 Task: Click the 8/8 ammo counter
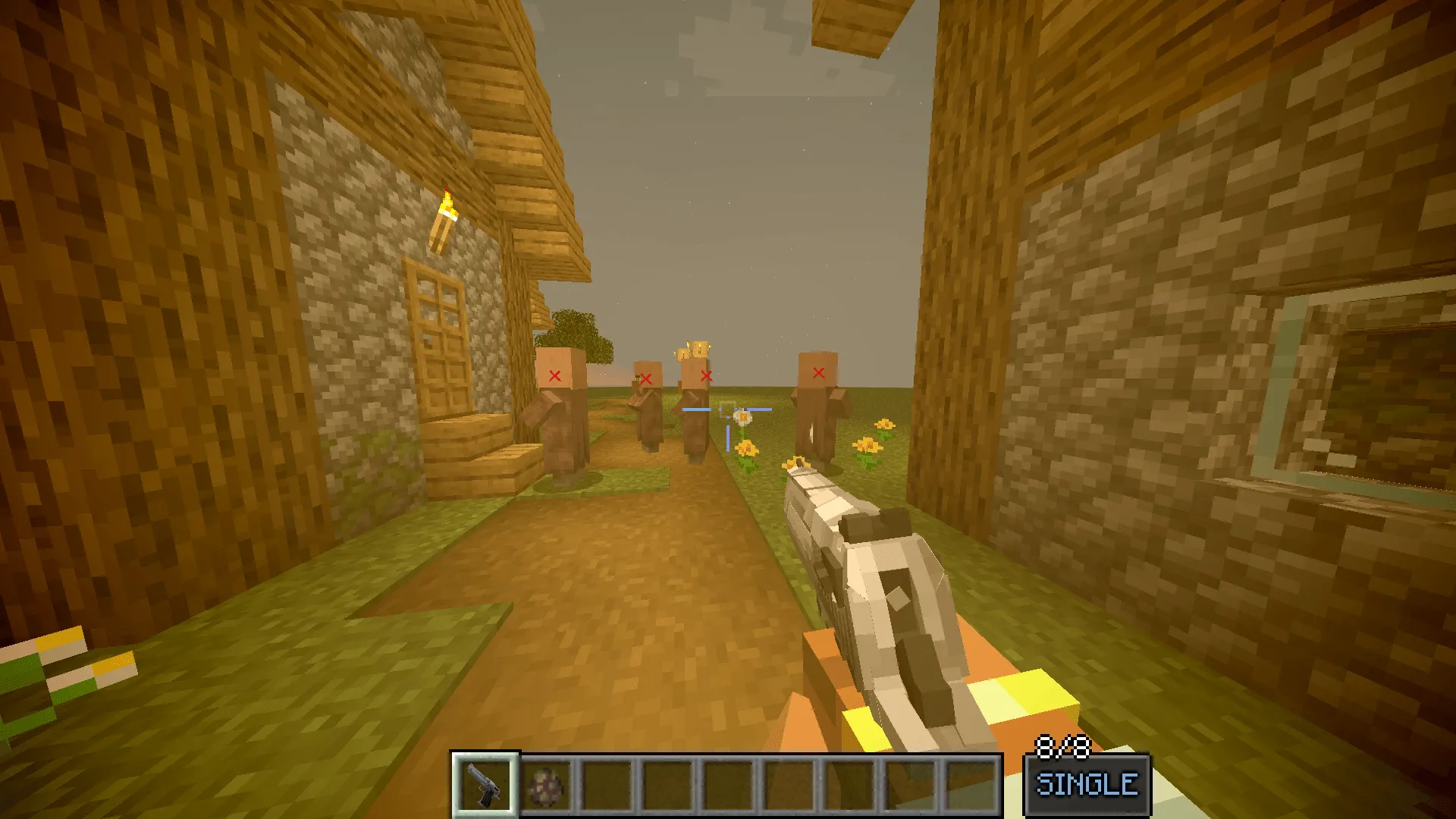click(x=1062, y=745)
